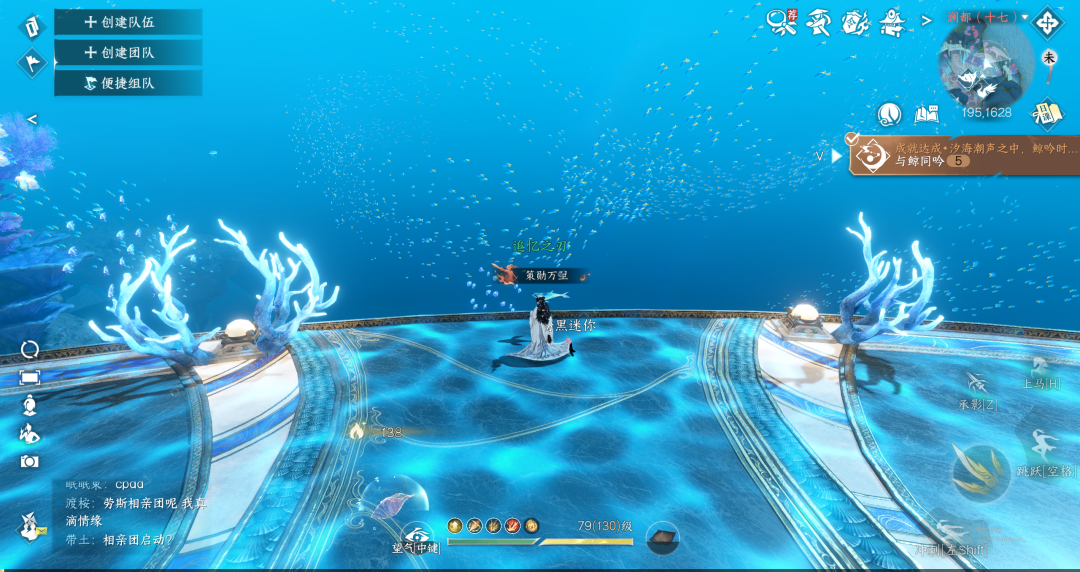Tap the 跳跃 jump button
Viewport: 1080px width, 572px height.
pyautogui.click(x=1047, y=449)
